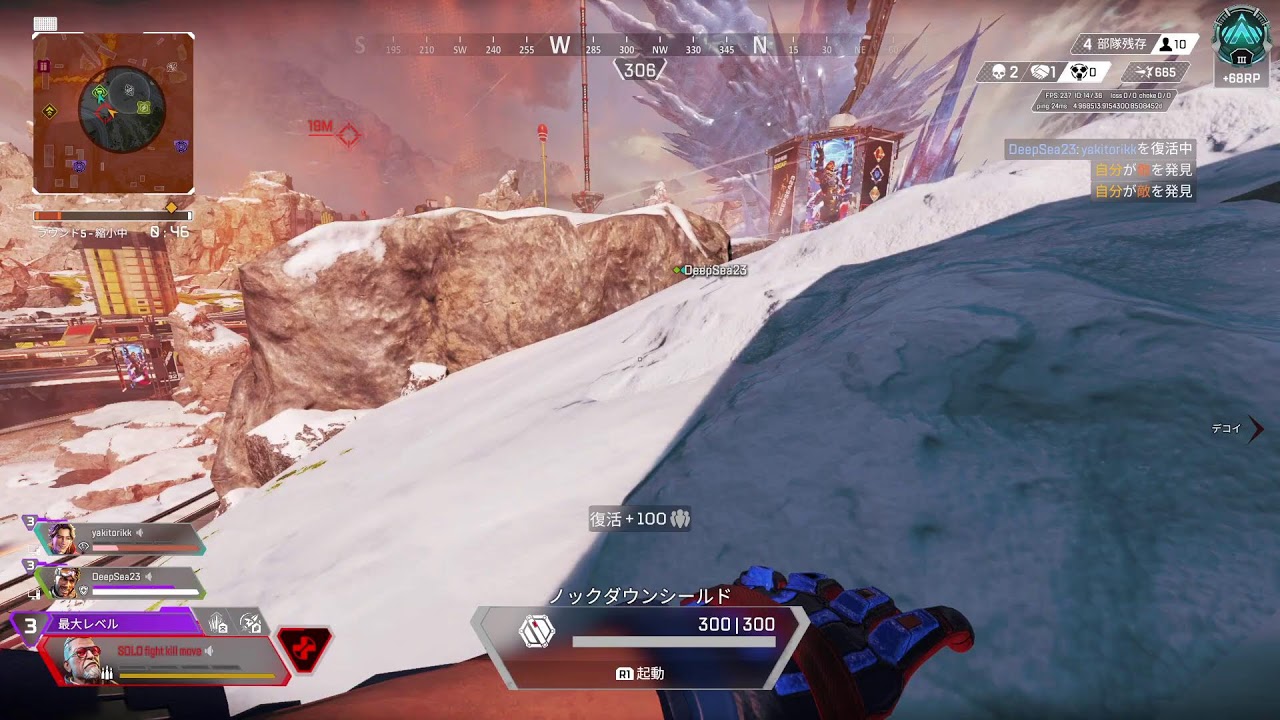Toggle yakitorikk's voice speaker icon

(141, 534)
